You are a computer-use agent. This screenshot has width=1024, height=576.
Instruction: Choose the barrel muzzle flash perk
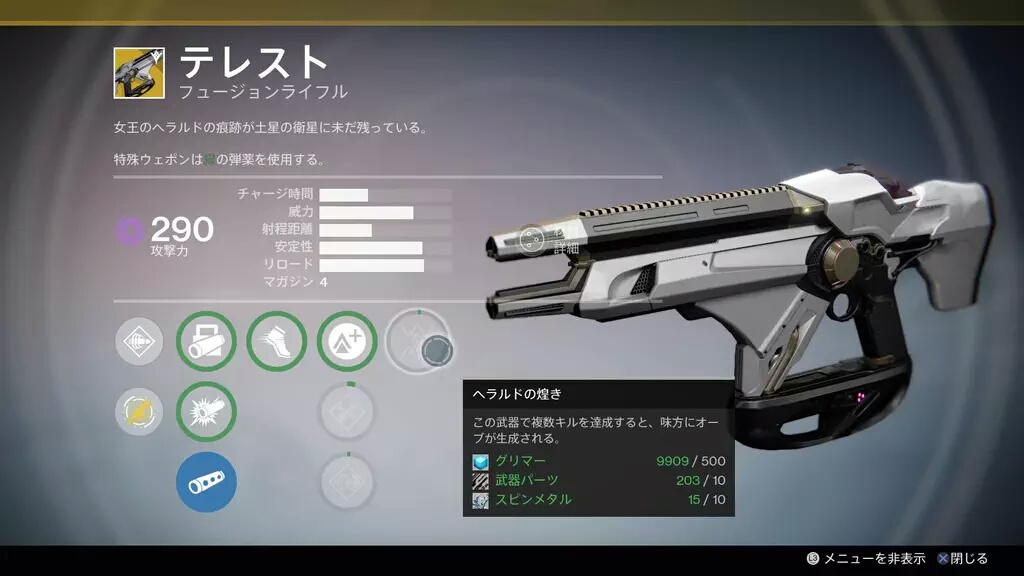click(206, 412)
